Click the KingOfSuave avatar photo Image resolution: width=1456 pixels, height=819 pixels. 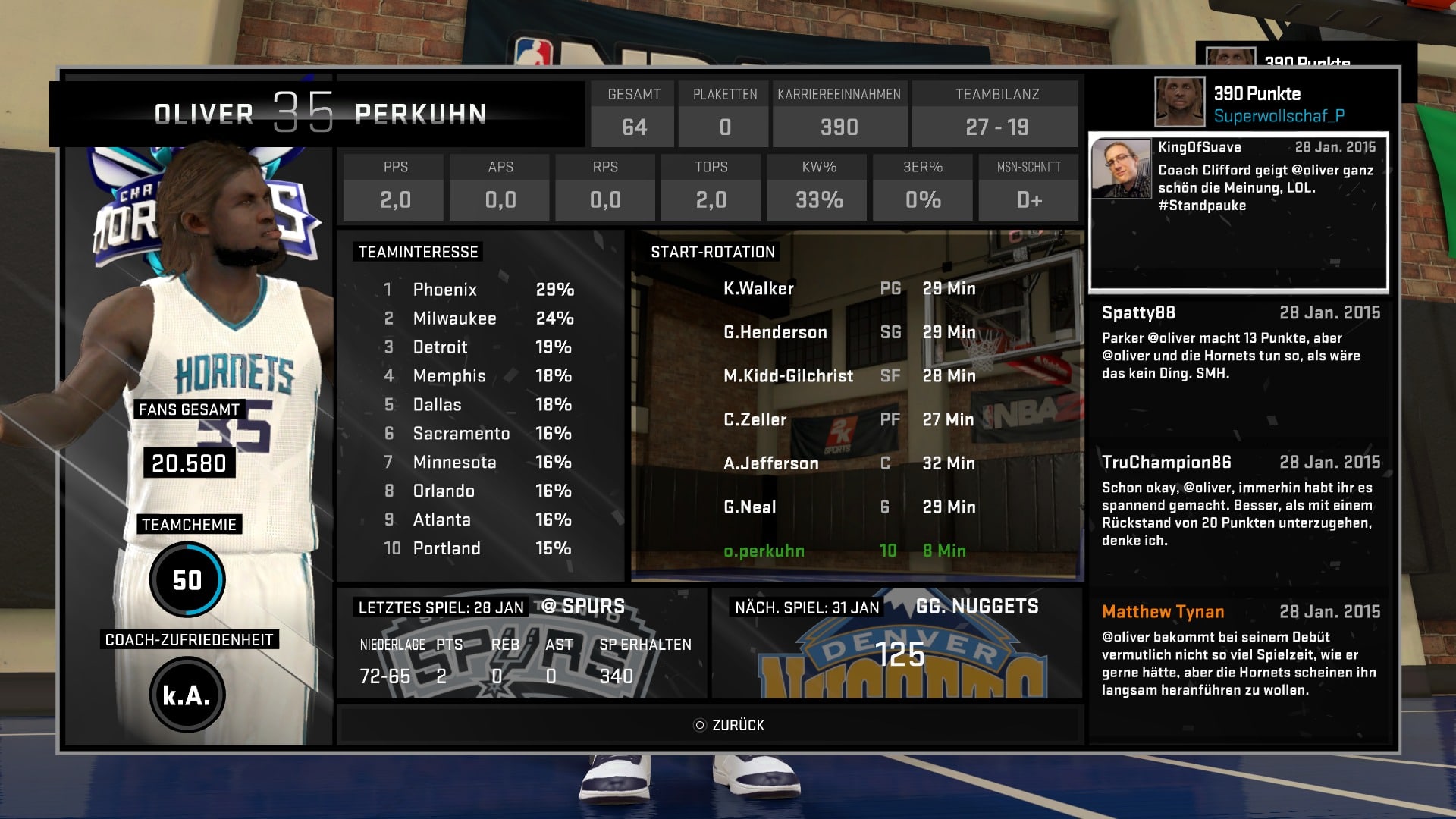click(x=1122, y=169)
